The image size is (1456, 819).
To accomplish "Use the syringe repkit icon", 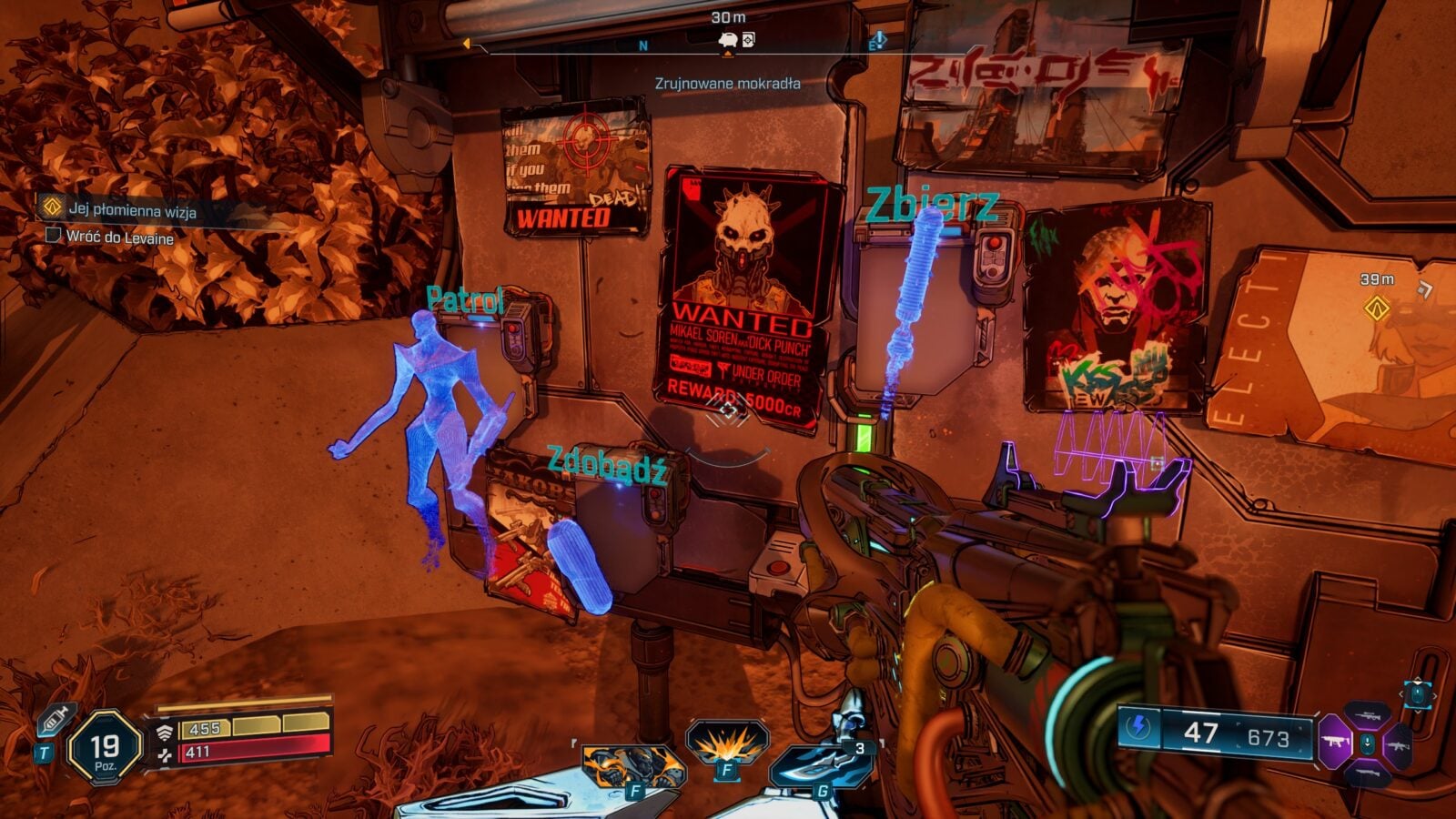I will coord(54,720).
